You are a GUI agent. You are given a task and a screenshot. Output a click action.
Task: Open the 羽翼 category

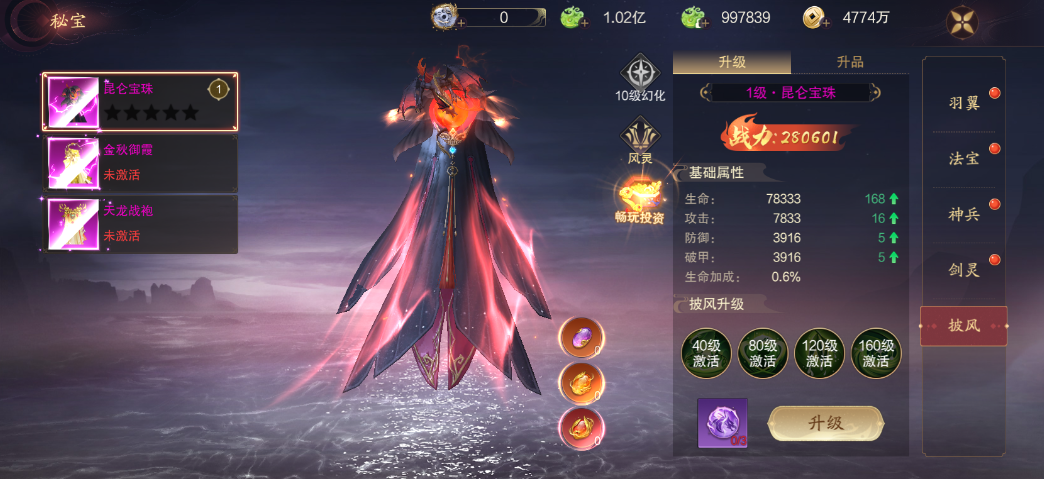click(x=964, y=103)
